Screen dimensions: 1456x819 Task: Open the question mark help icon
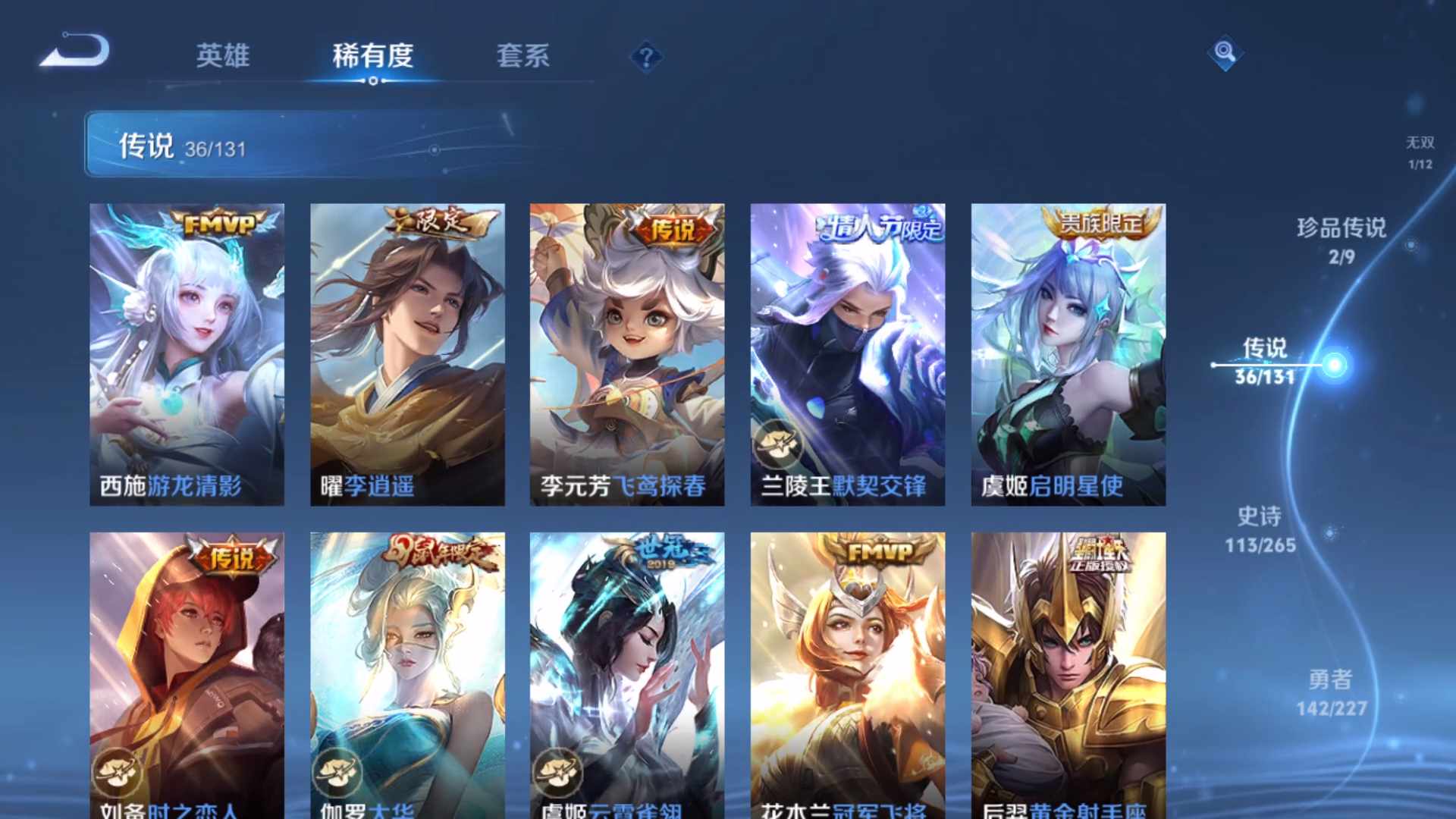[646, 57]
